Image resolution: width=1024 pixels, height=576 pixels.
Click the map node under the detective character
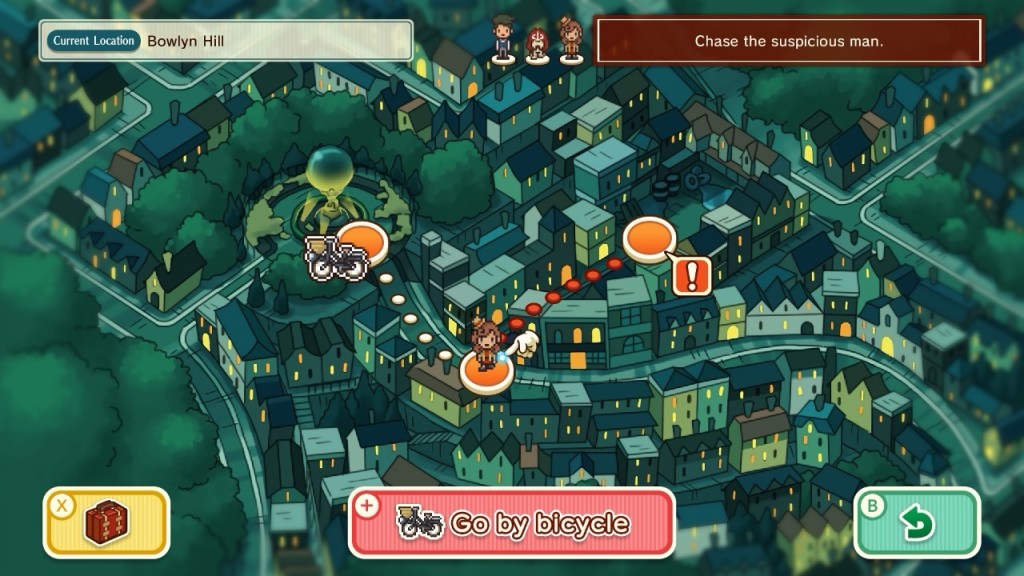486,374
